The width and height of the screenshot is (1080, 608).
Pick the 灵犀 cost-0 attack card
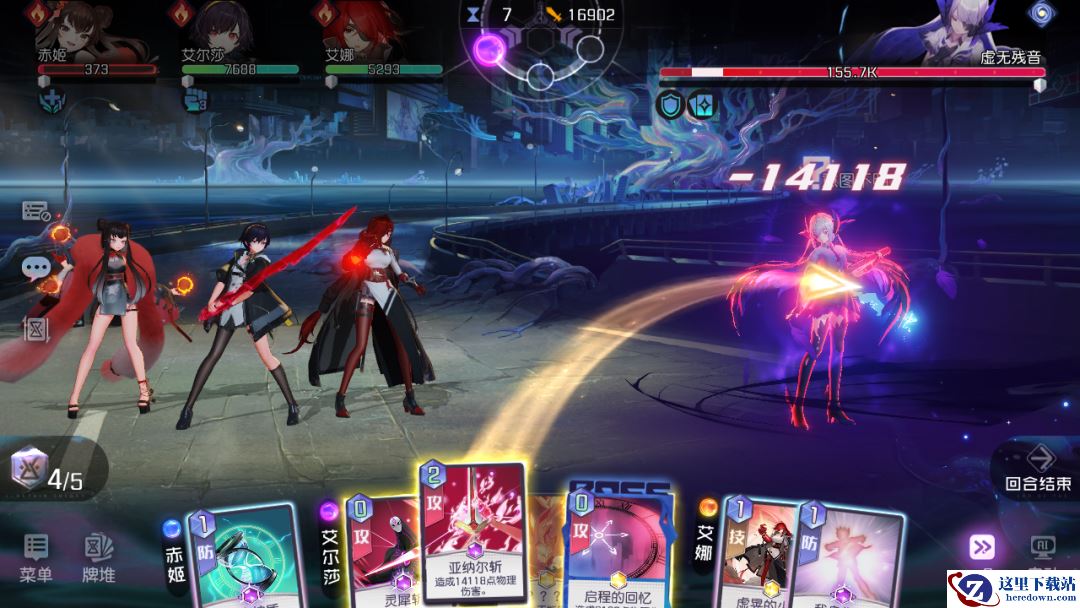(378, 550)
